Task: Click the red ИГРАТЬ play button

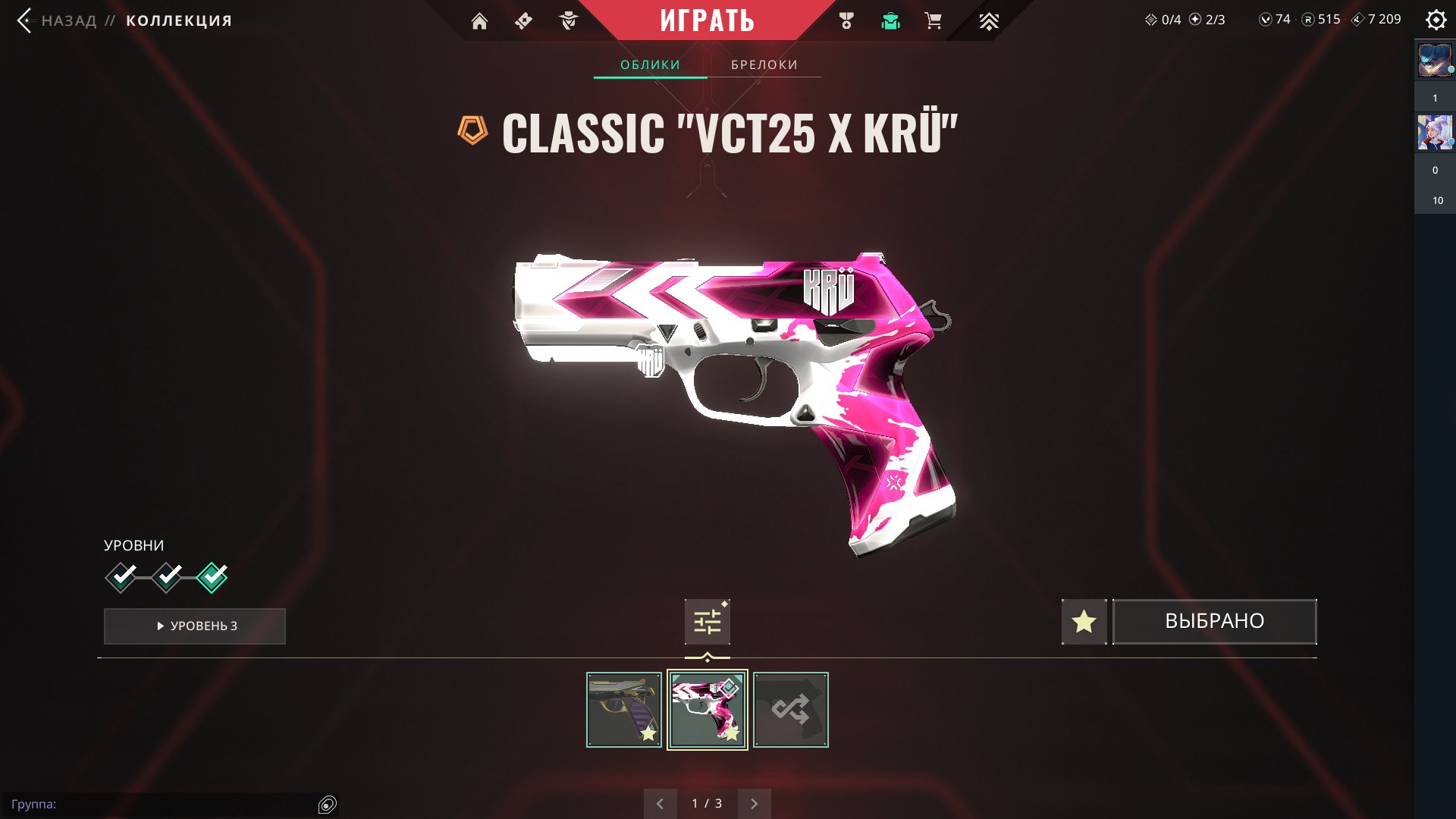Action: coord(707,20)
